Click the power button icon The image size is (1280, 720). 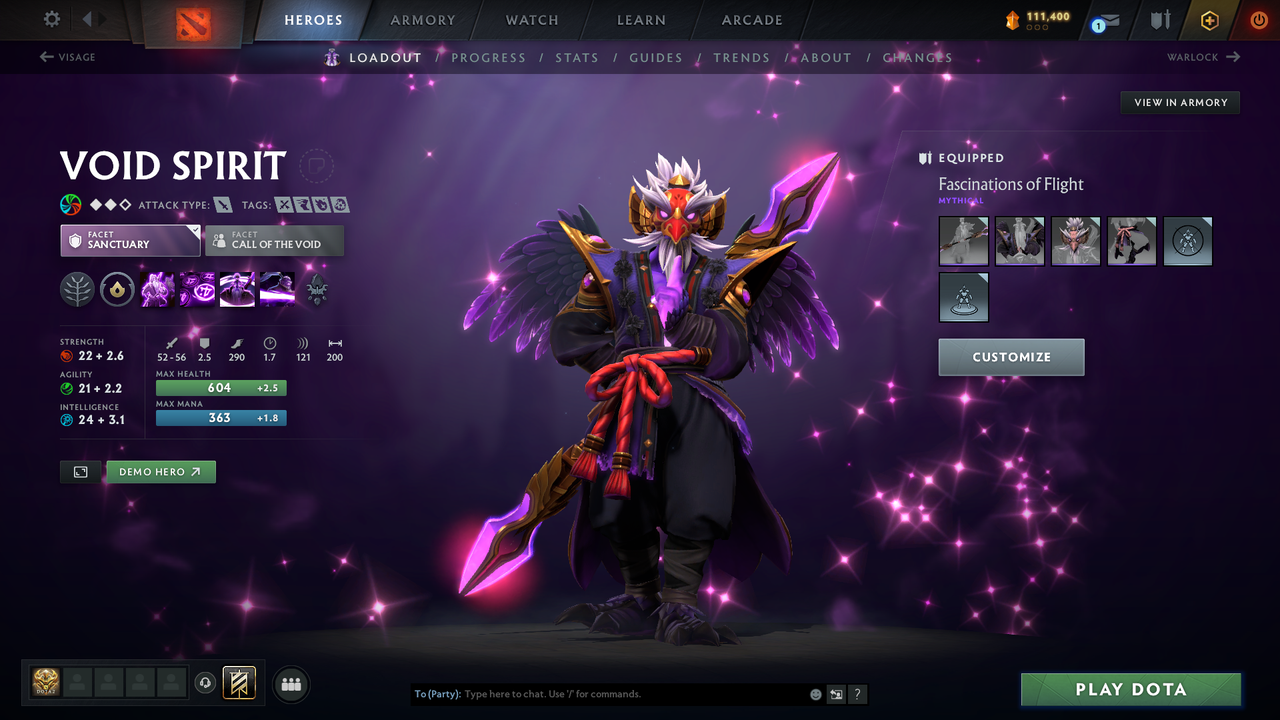pyautogui.click(x=1258, y=19)
